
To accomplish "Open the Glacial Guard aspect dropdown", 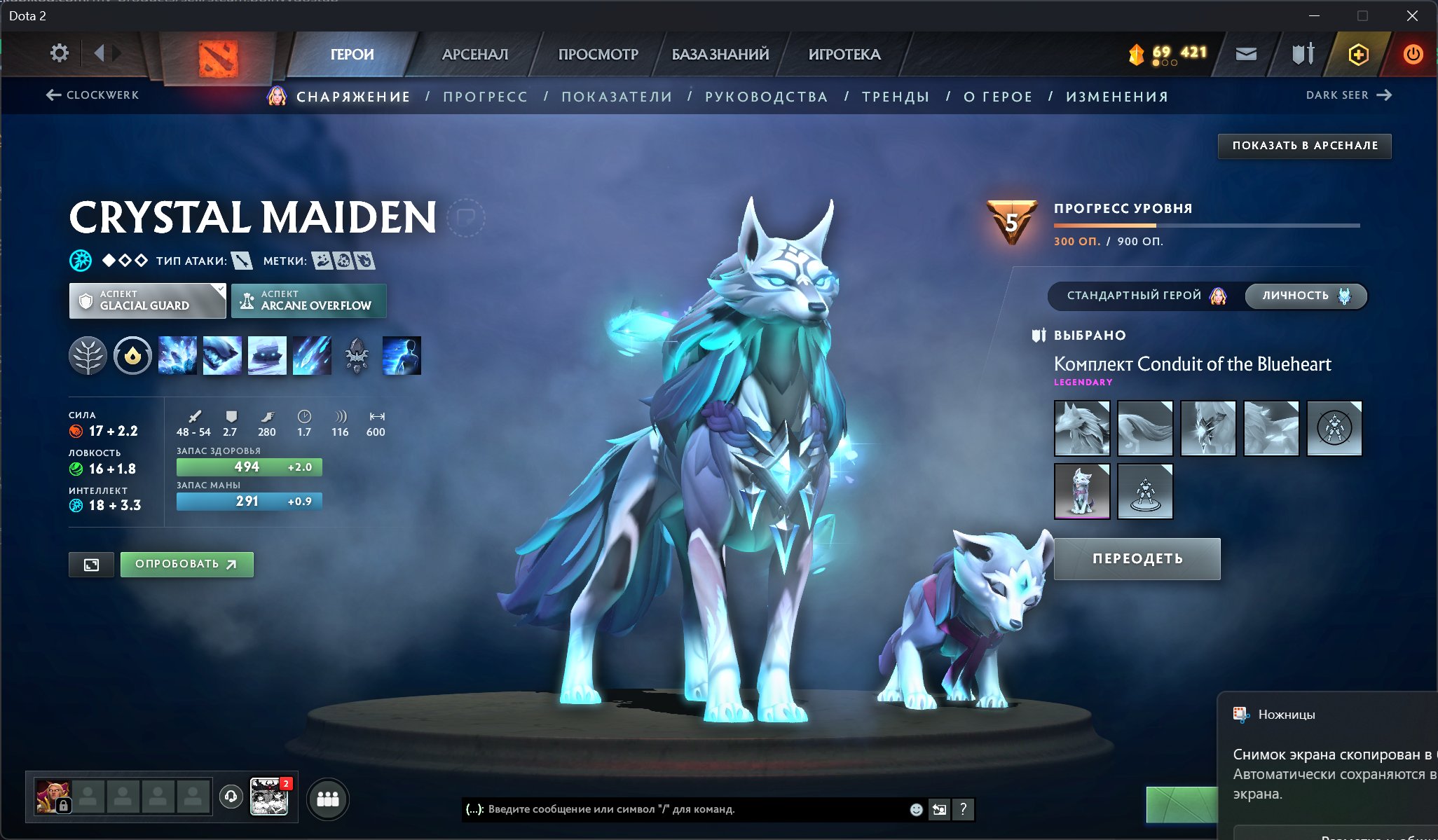I will [x=146, y=301].
